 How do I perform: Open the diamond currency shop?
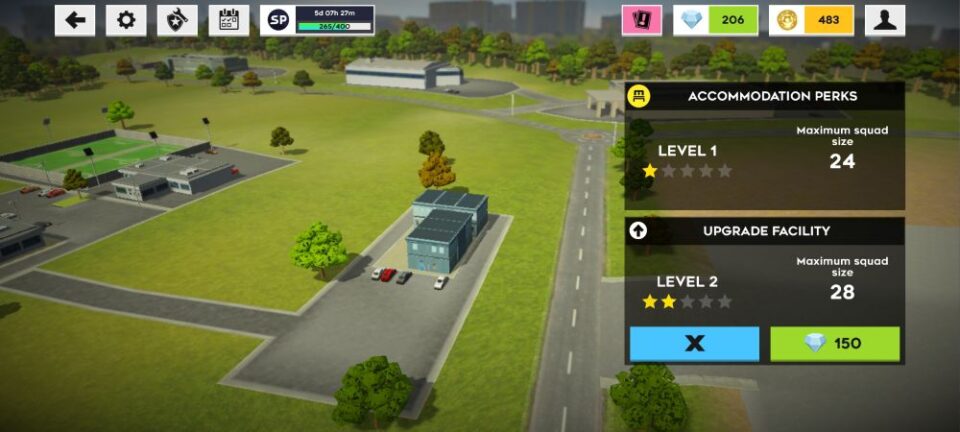coord(715,20)
